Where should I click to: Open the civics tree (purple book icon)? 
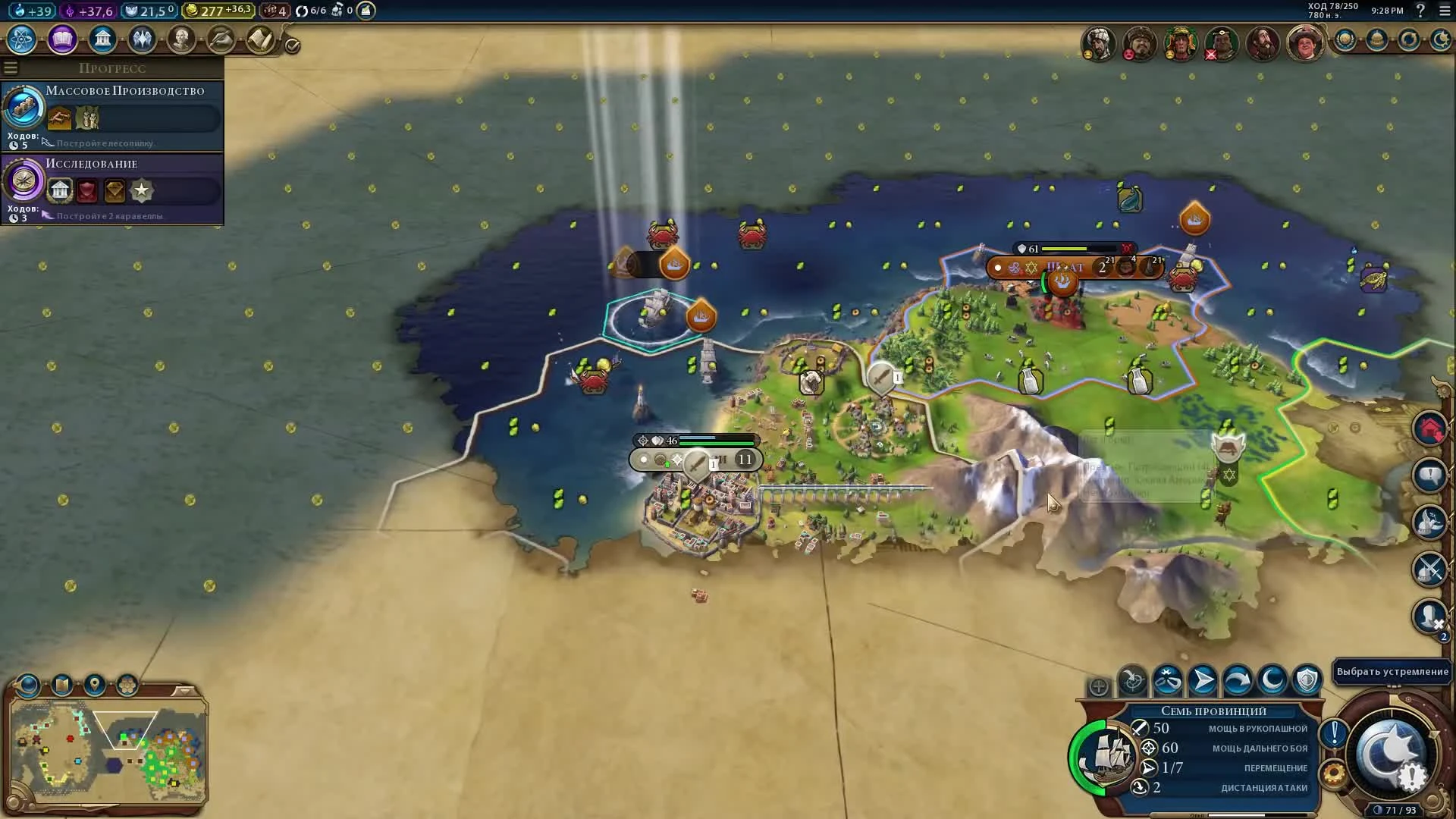[x=62, y=39]
